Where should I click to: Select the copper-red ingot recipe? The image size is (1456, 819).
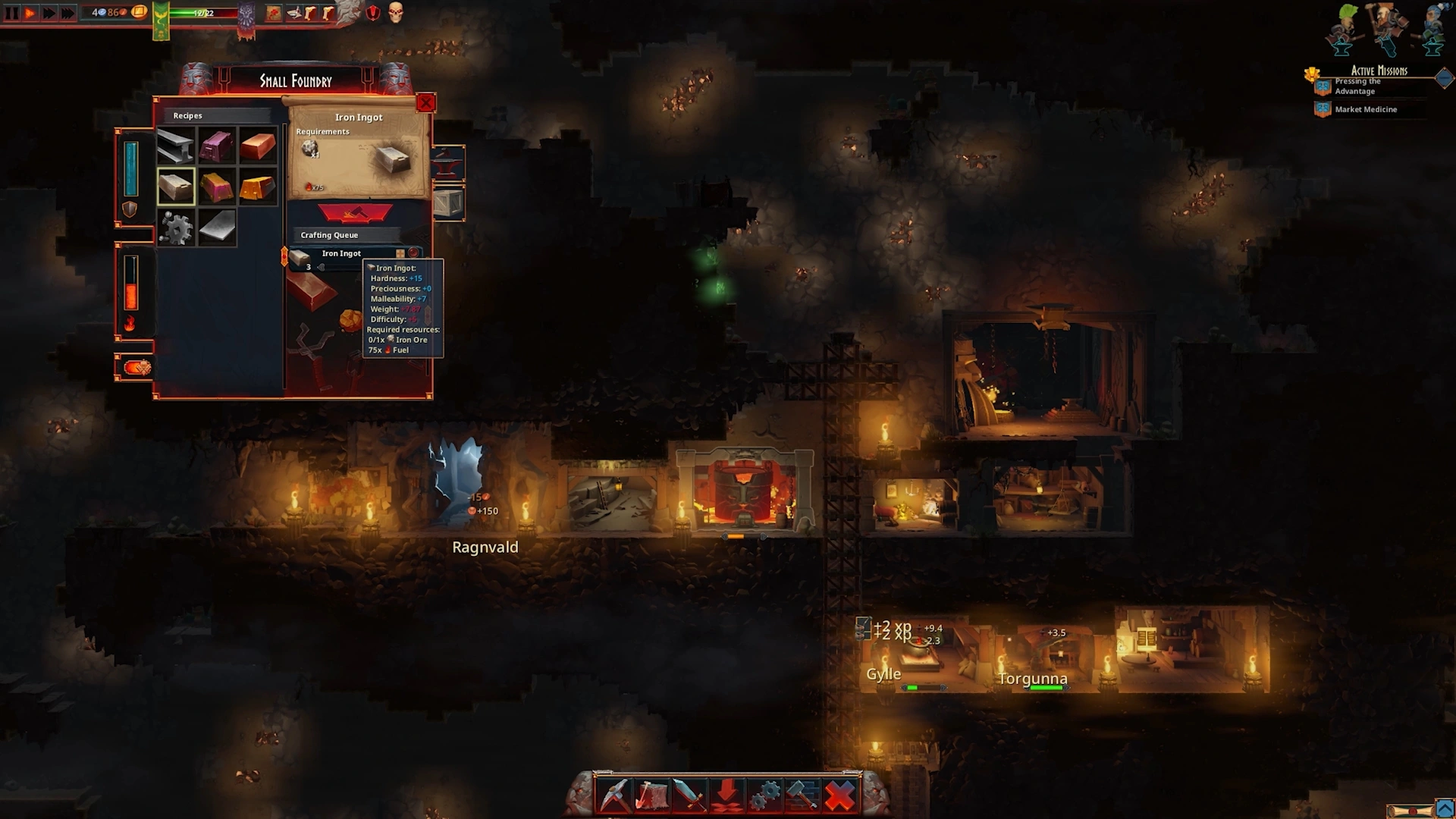pos(258,146)
